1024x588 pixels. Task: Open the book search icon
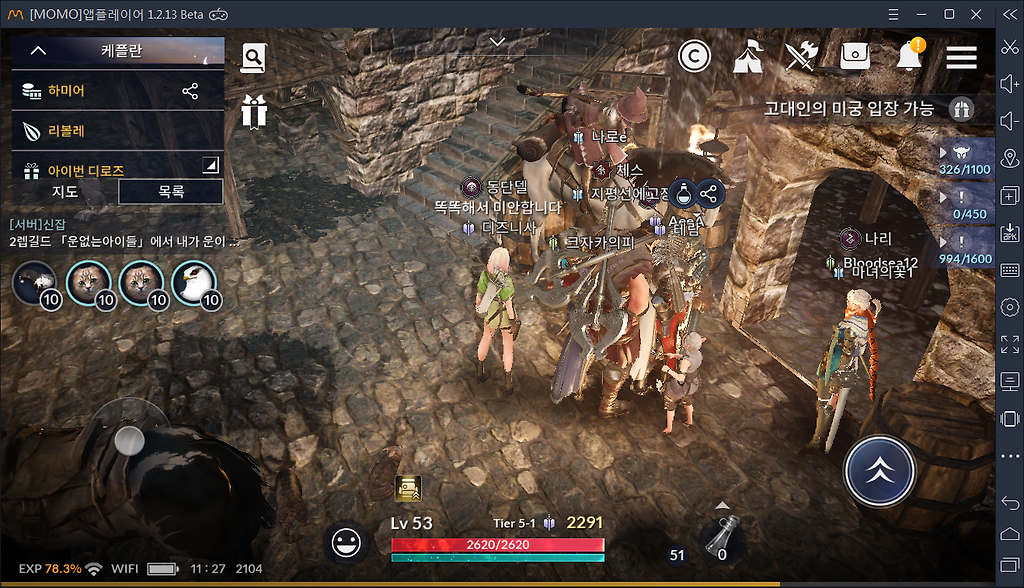tap(254, 58)
